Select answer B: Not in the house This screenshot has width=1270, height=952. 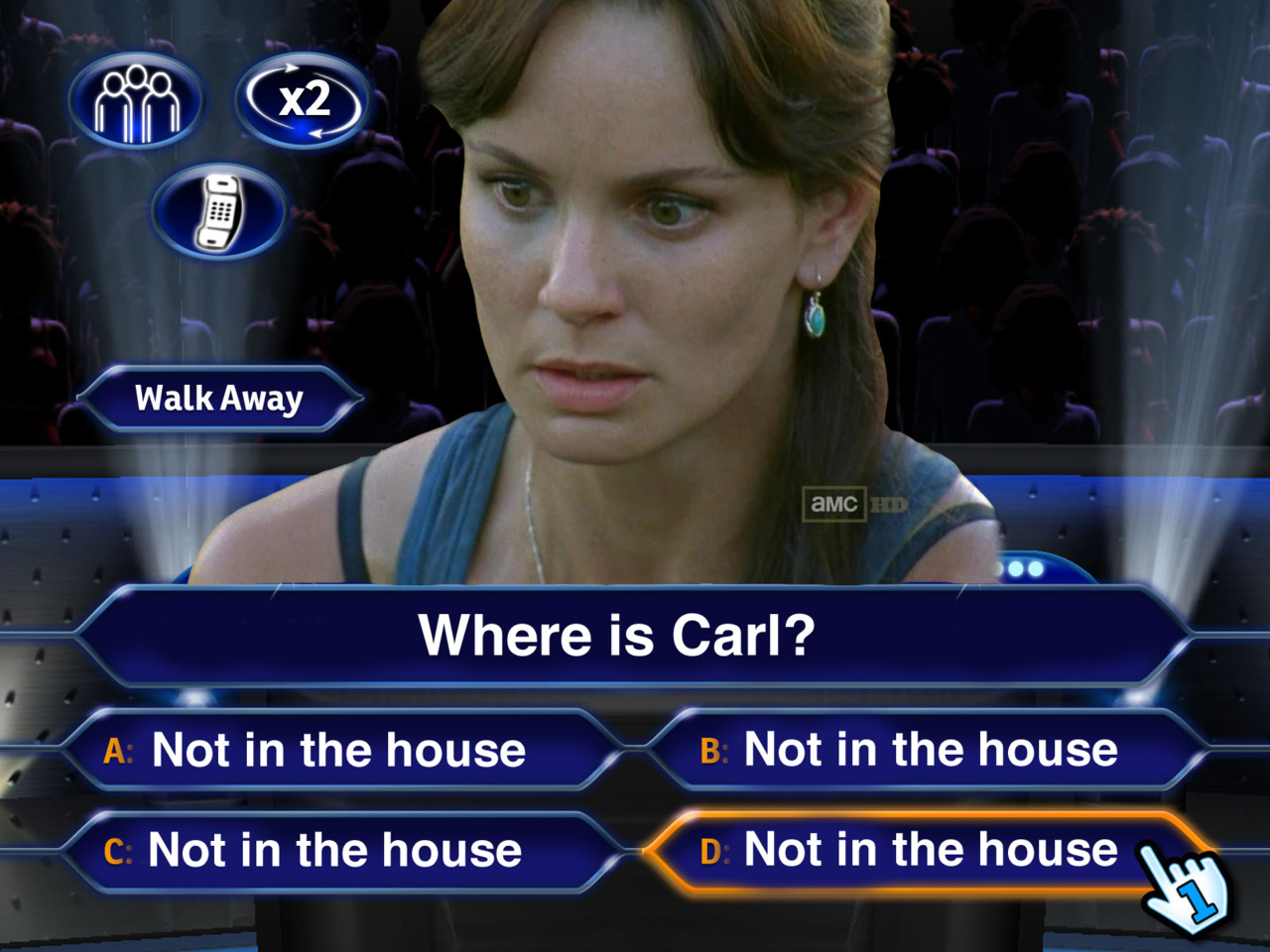(929, 750)
